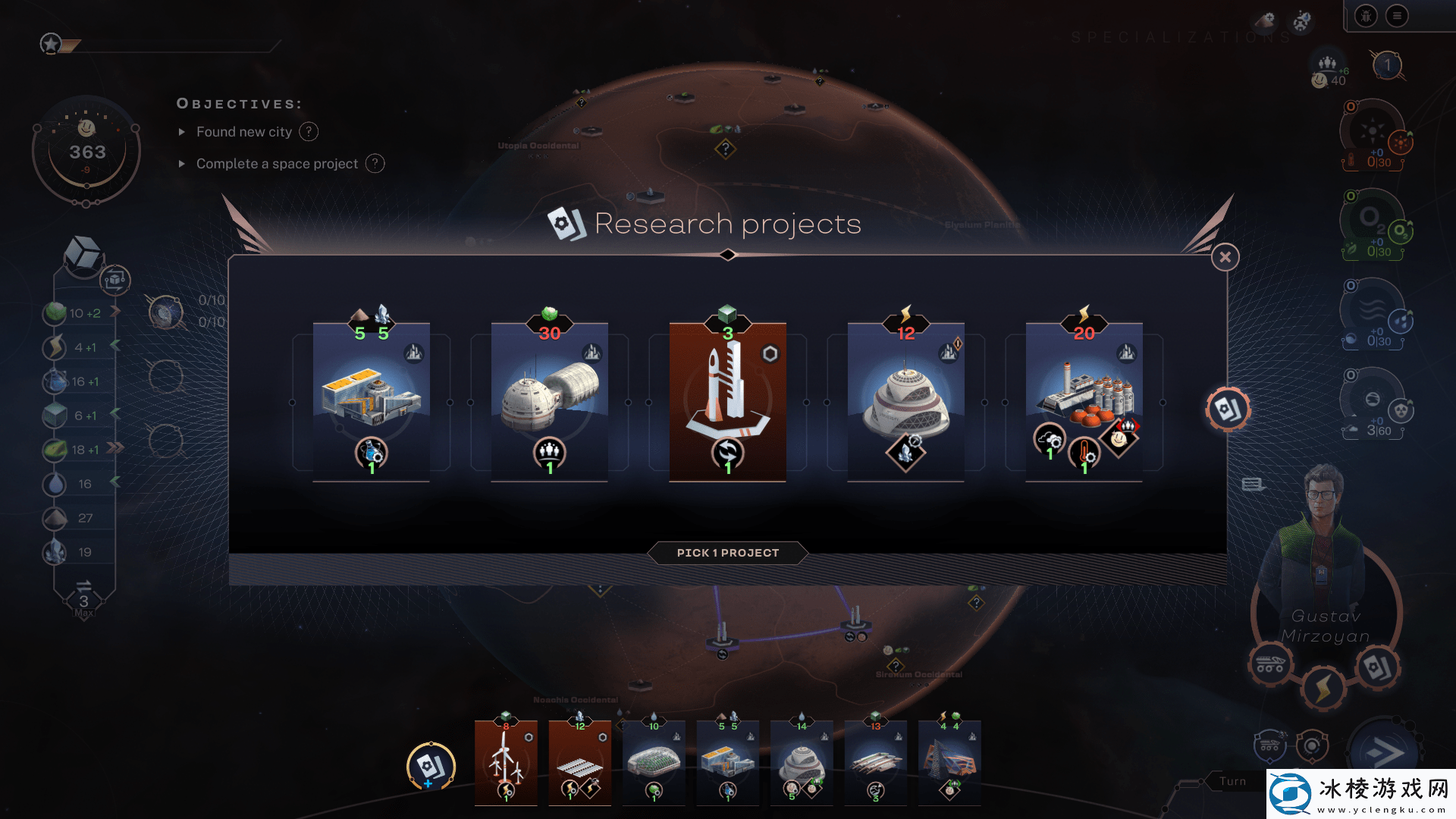Pick the solar-panel factory research card
1456x819 pixels.
372,402
